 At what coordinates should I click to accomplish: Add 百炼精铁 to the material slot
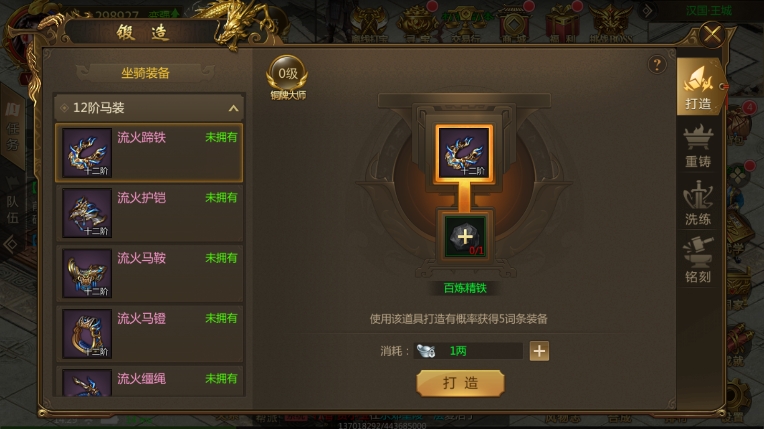pyautogui.click(x=463, y=236)
